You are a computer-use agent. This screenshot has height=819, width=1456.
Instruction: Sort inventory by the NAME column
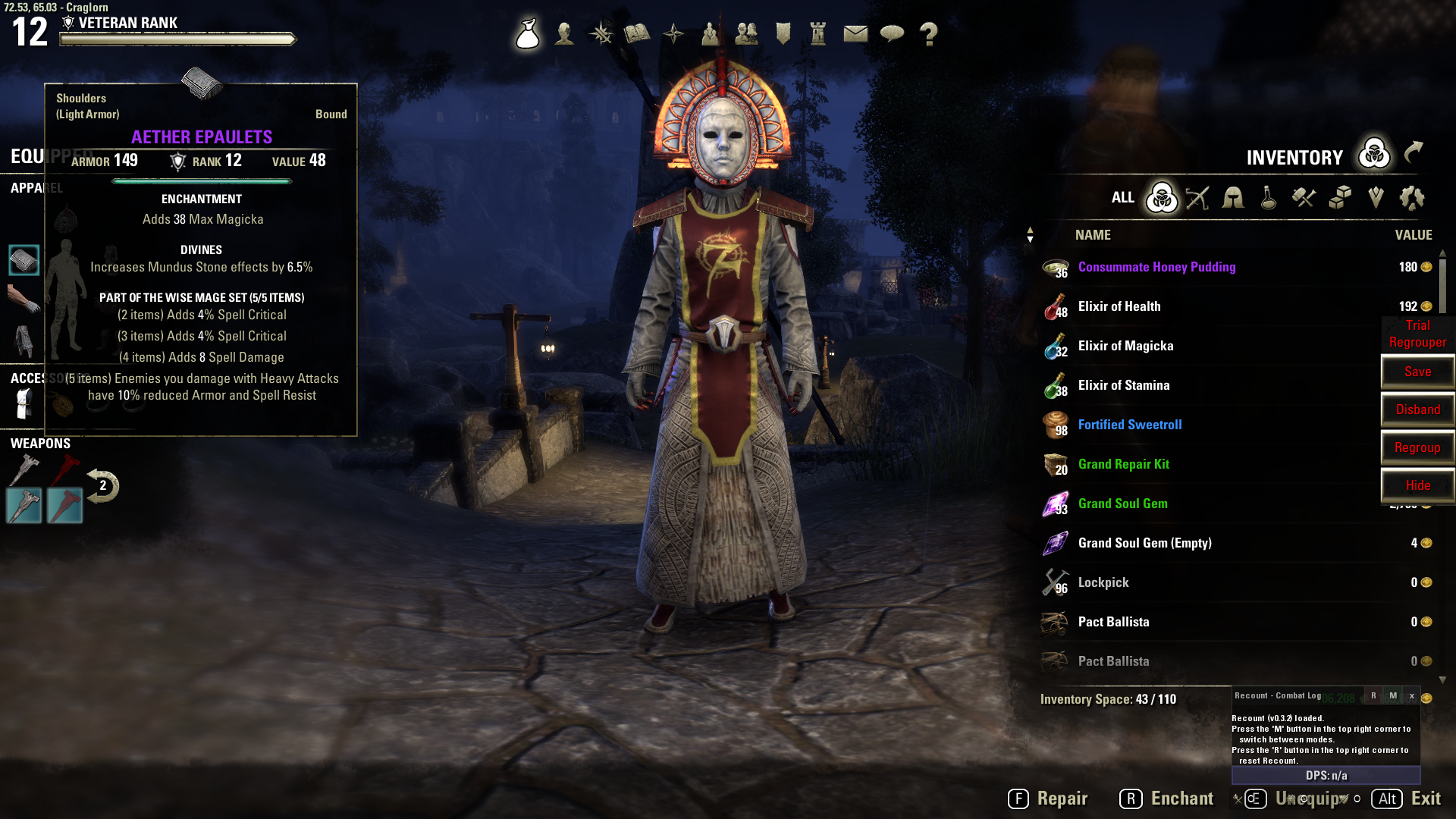pos(1092,235)
